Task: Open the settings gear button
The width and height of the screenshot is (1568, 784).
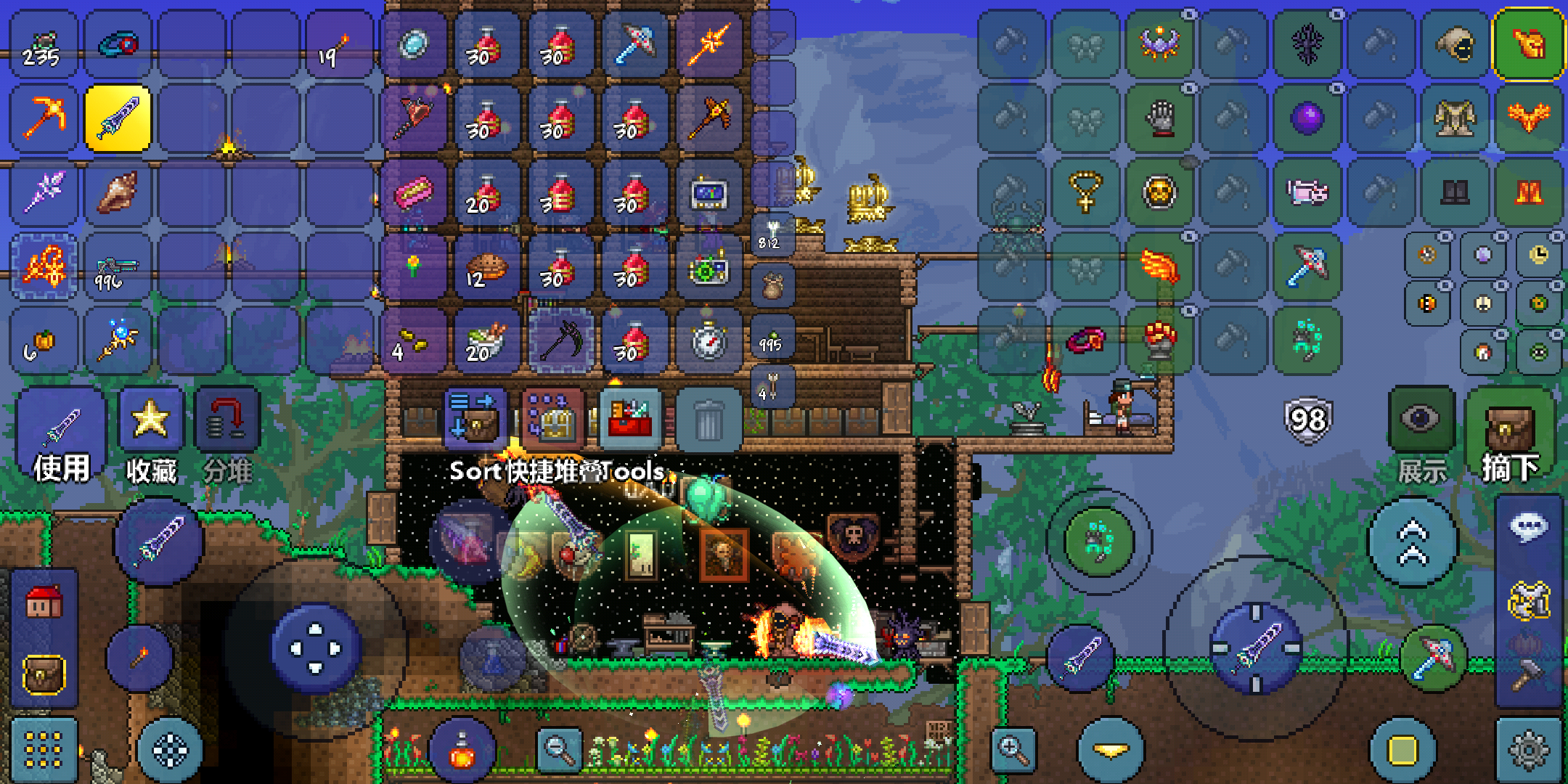Action: 1528,750
